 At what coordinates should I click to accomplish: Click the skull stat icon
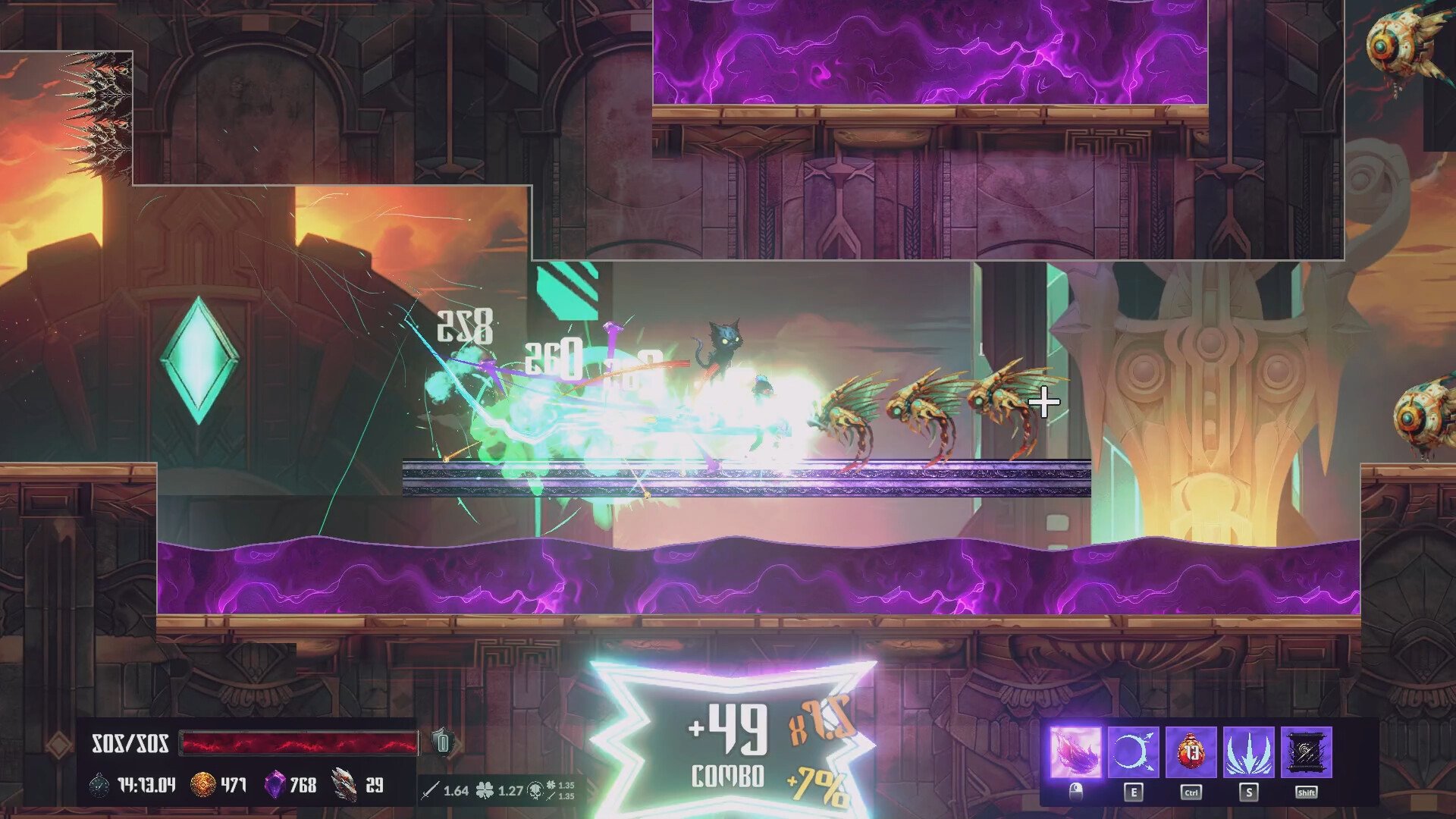pos(535,791)
